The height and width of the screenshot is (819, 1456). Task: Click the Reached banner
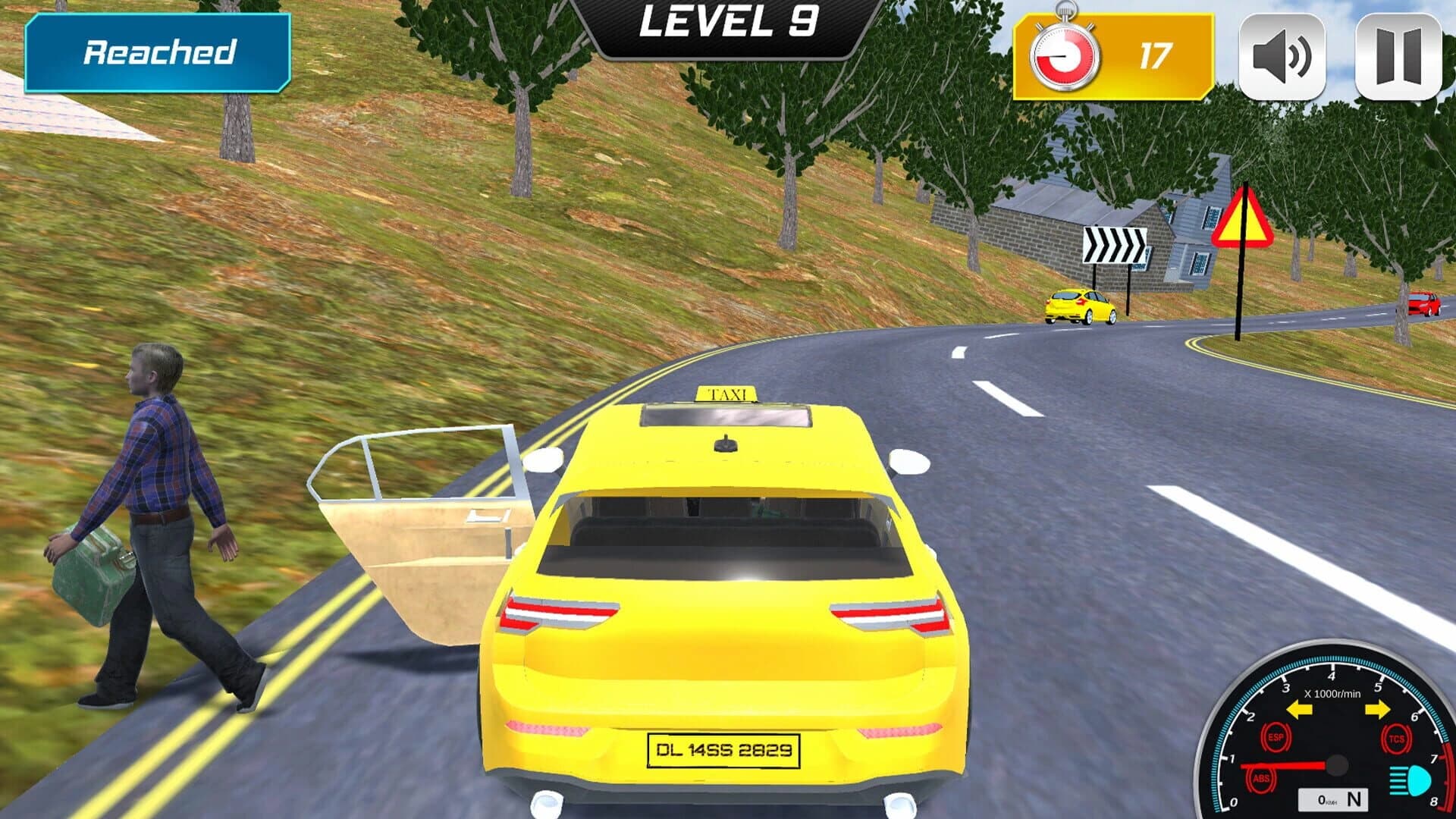click(159, 52)
